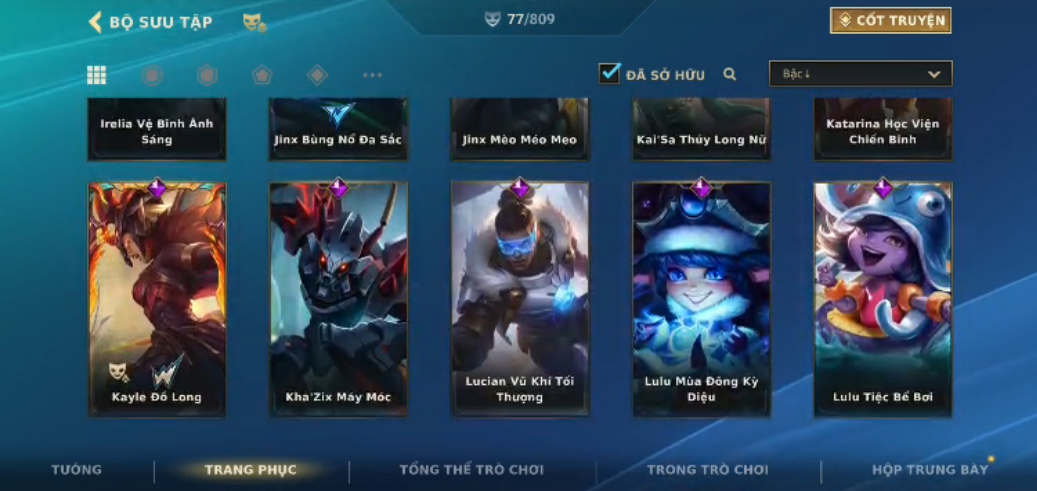Open the Cốt Truyện story button
The image size is (1037, 491).
click(890, 20)
